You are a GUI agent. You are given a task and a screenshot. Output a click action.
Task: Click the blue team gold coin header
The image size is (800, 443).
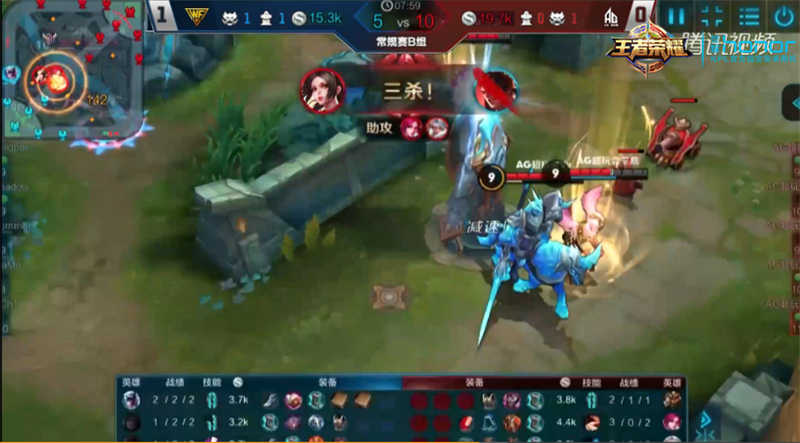pyautogui.click(x=238, y=382)
